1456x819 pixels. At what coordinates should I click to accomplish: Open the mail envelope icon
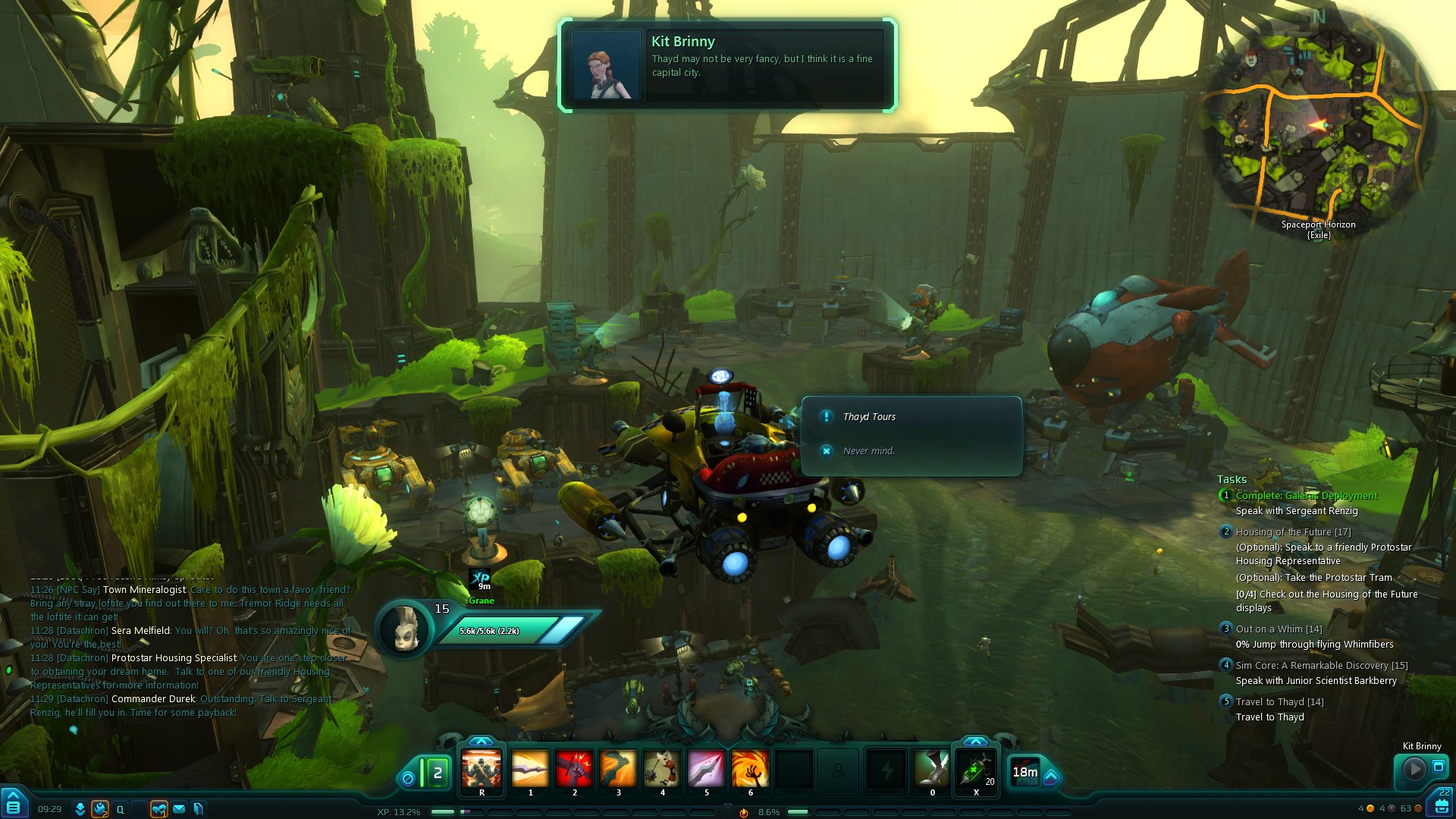[x=179, y=809]
